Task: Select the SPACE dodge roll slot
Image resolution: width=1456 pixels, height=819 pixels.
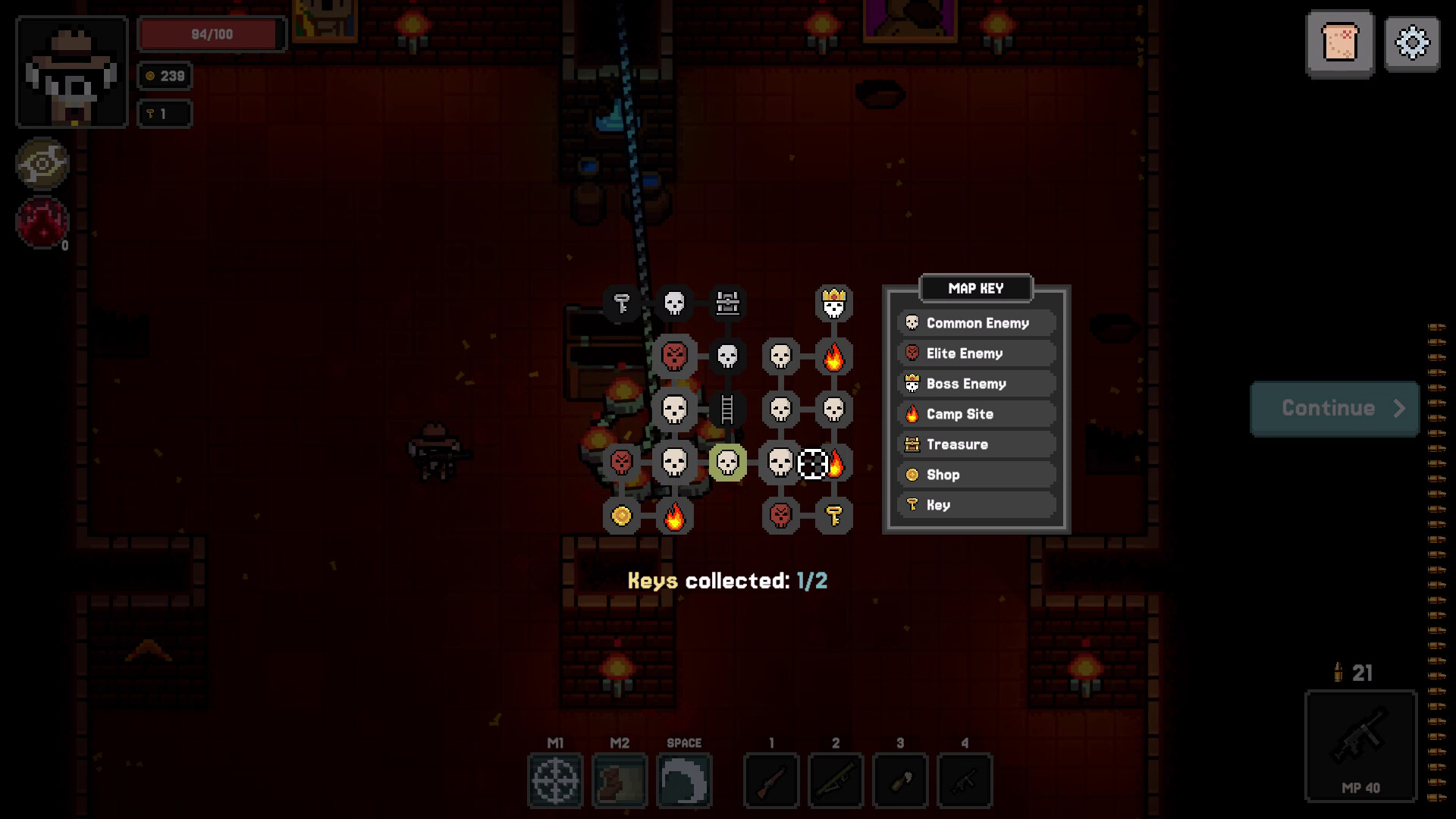Action: 684,780
